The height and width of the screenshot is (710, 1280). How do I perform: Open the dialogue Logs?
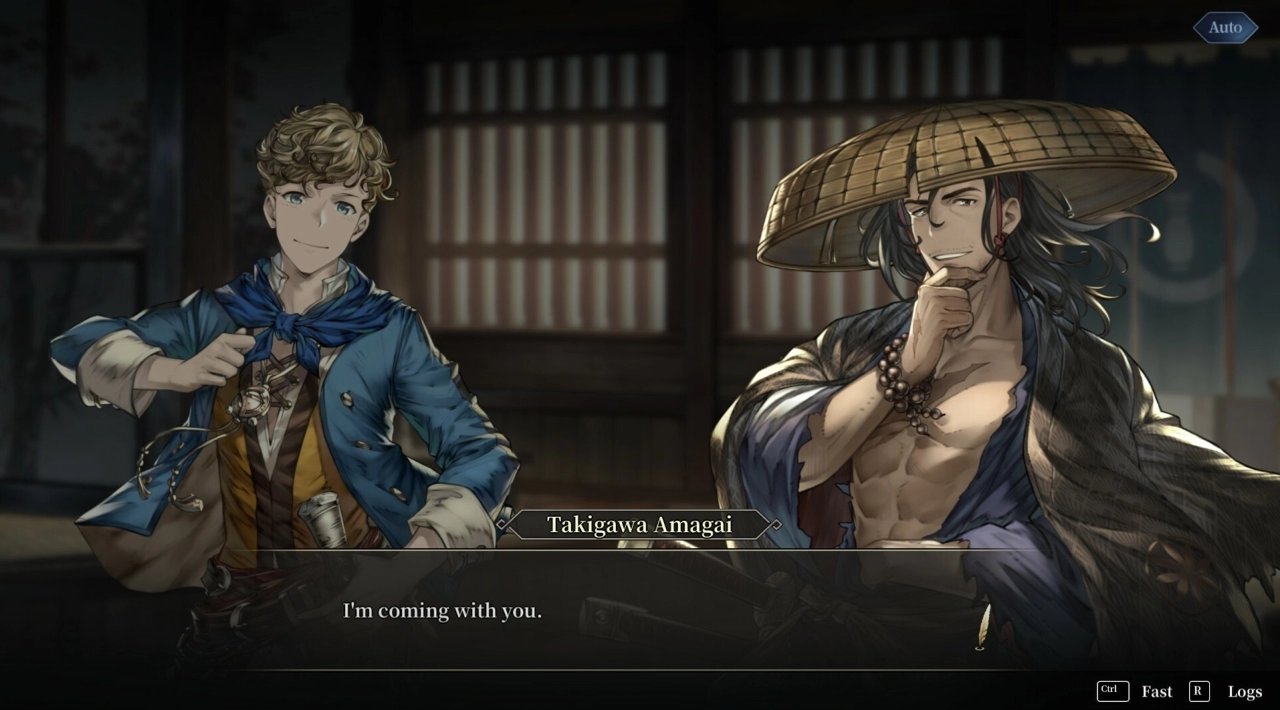pos(1244,691)
